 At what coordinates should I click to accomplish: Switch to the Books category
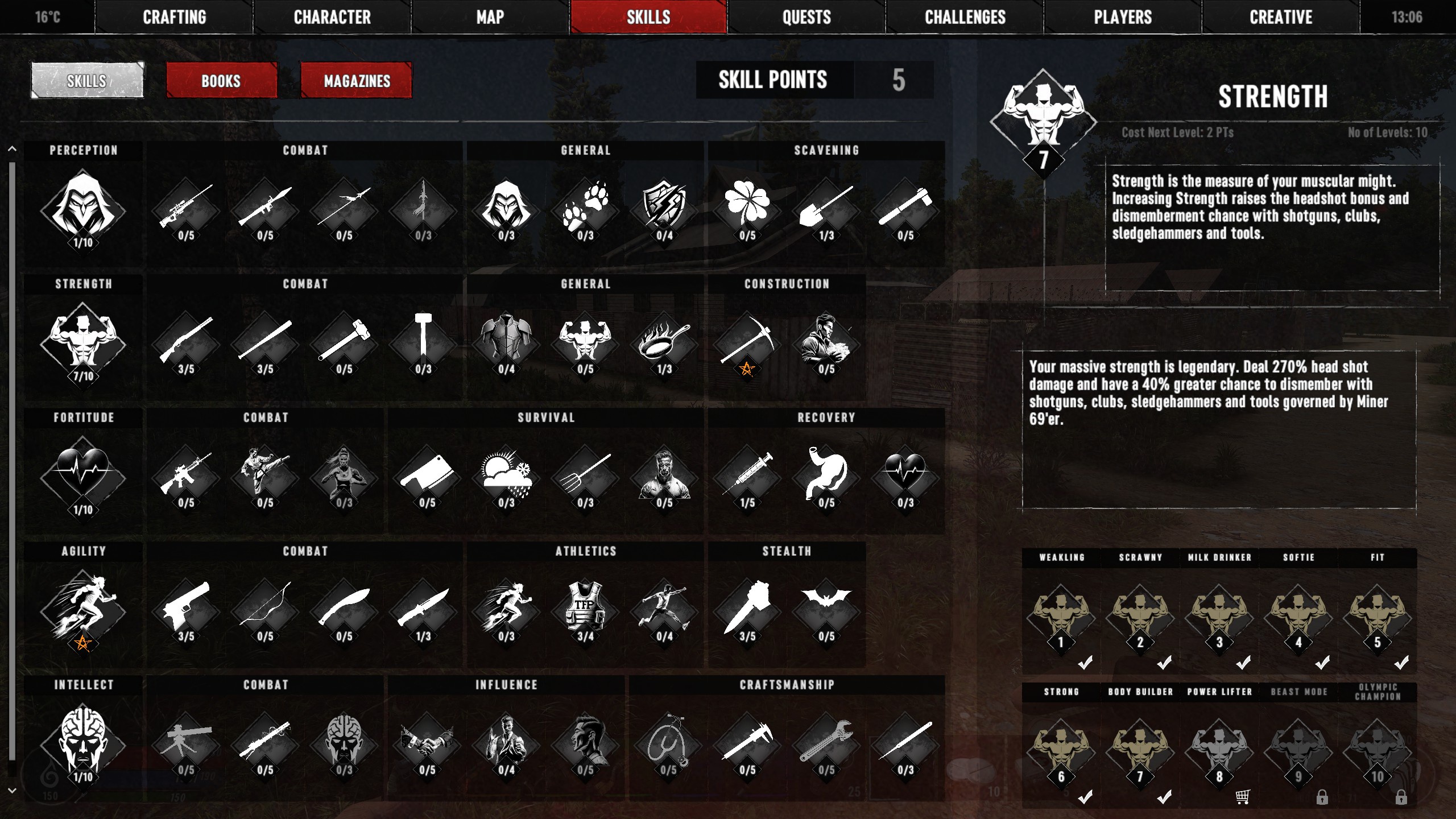tap(221, 81)
